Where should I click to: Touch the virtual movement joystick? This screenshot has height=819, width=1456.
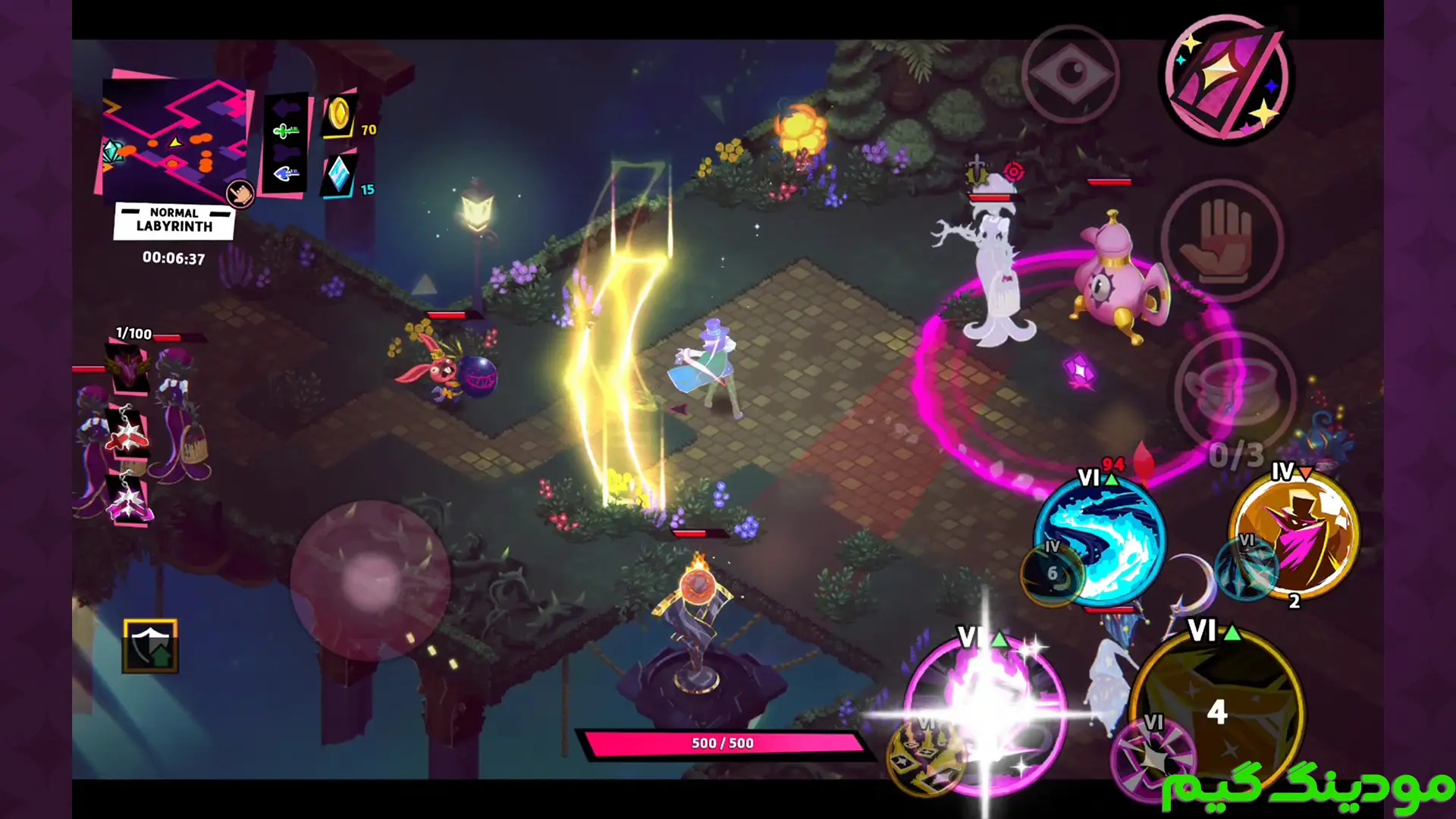(371, 581)
